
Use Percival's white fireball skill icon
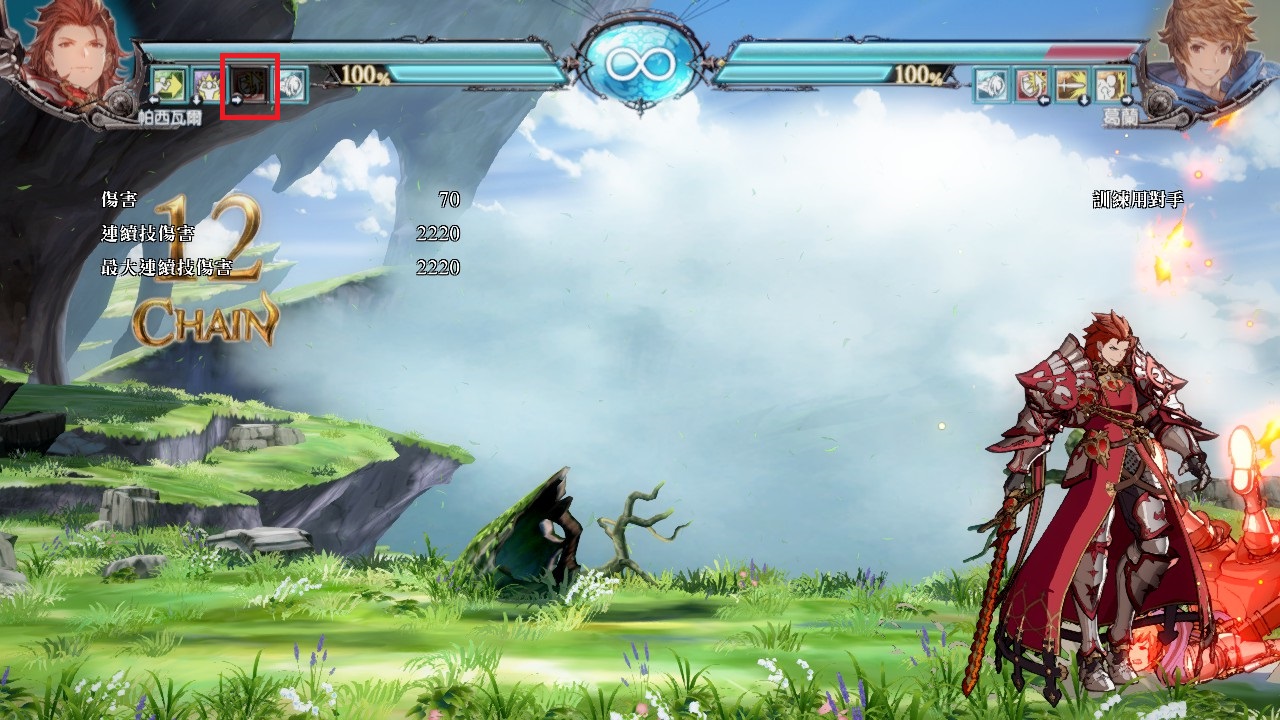[291, 84]
